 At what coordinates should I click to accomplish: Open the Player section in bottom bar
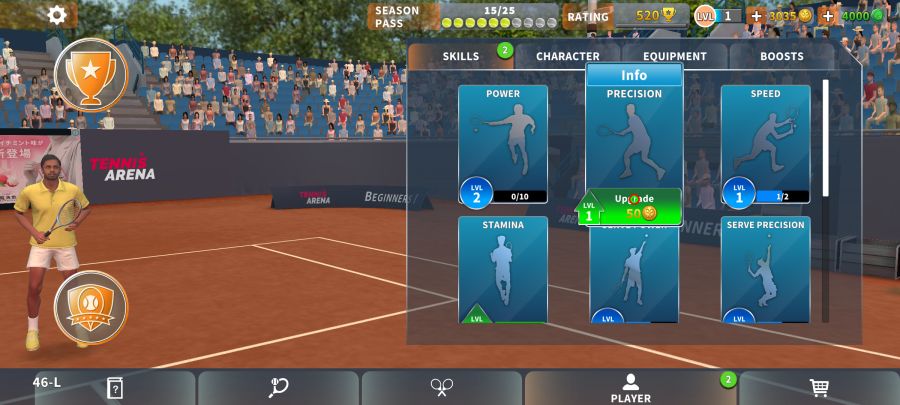(631, 388)
